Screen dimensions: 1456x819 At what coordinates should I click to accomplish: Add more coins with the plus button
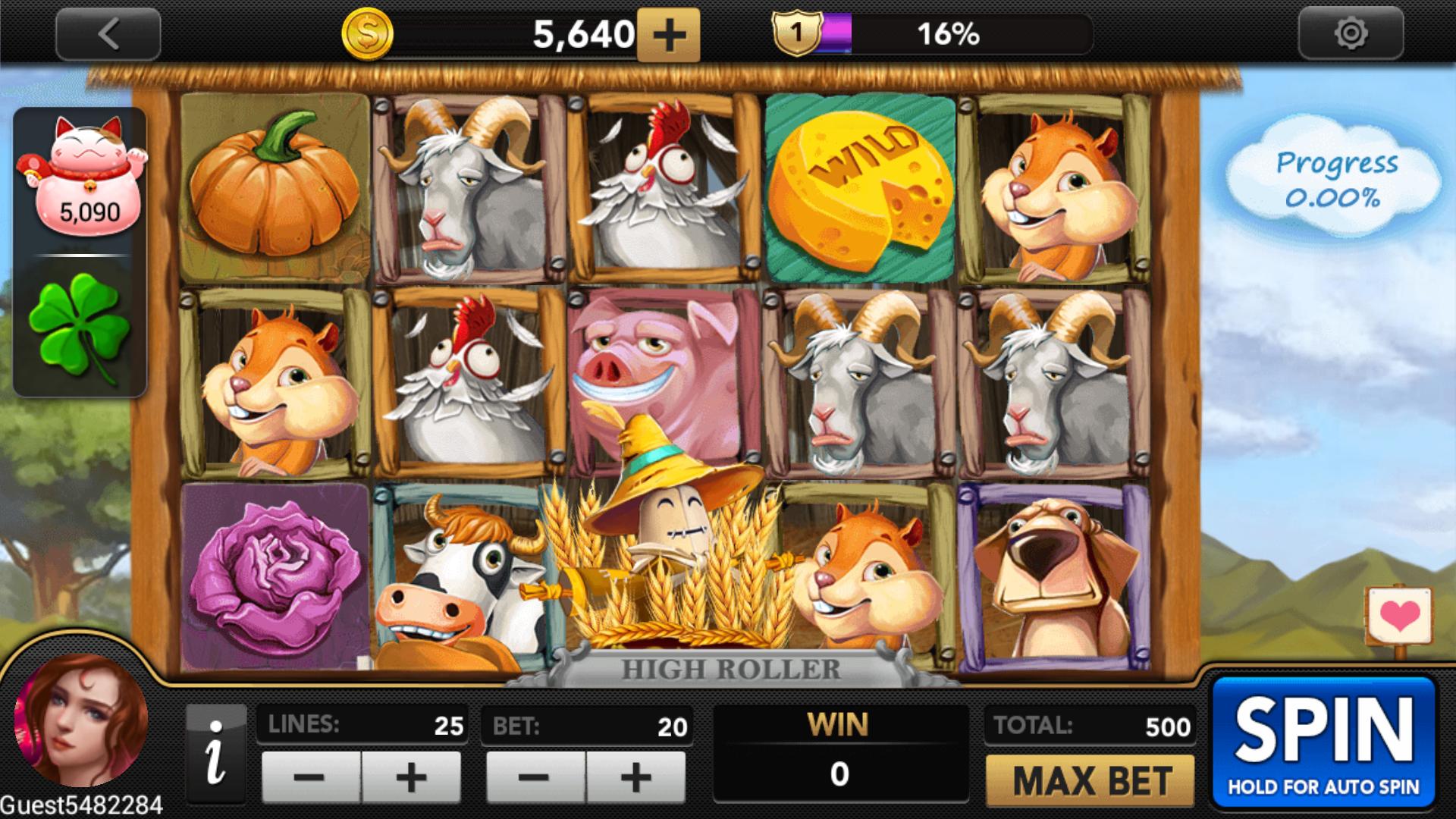point(668,35)
